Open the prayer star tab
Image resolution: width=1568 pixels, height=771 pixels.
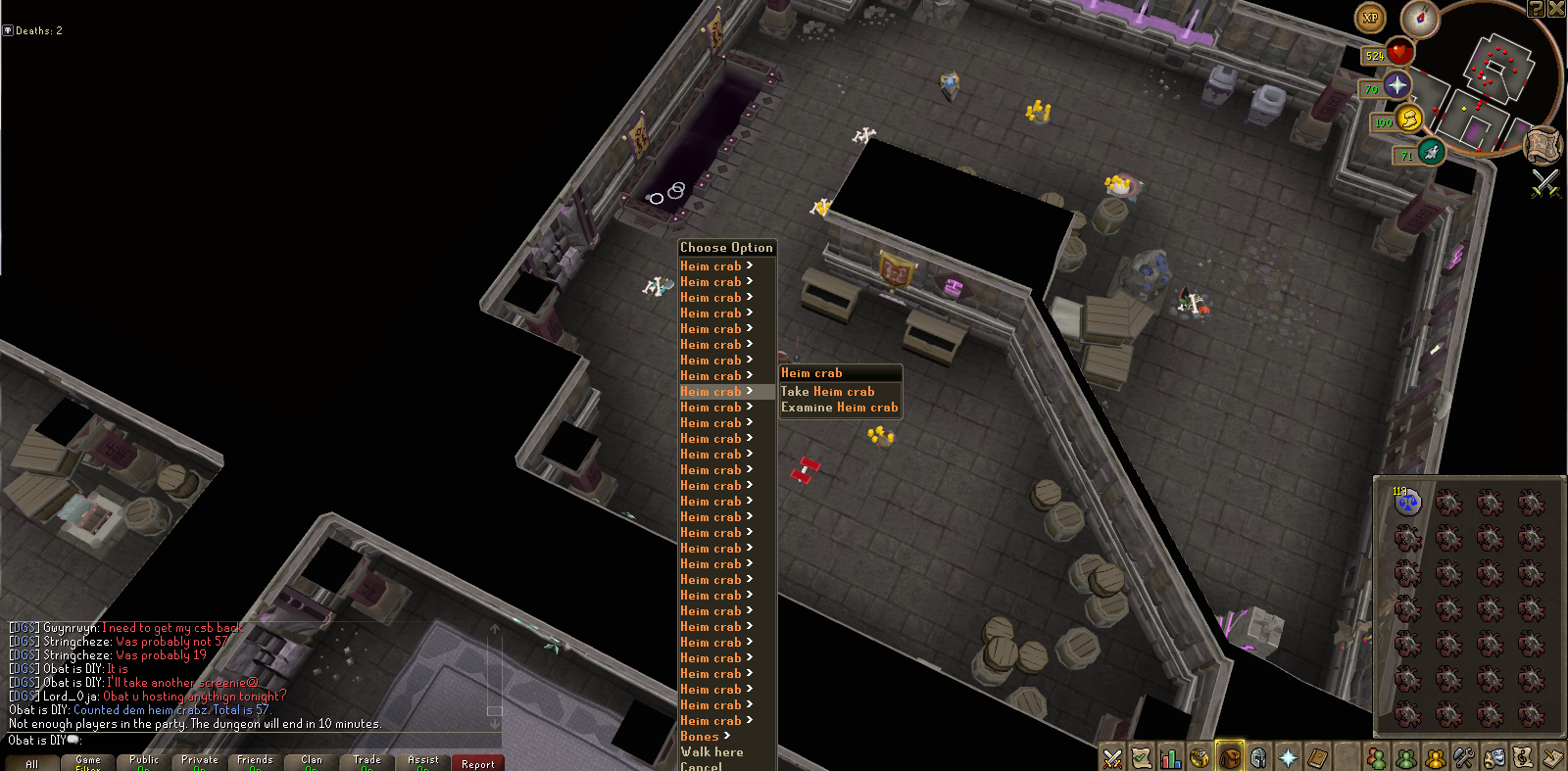pos(1289,756)
